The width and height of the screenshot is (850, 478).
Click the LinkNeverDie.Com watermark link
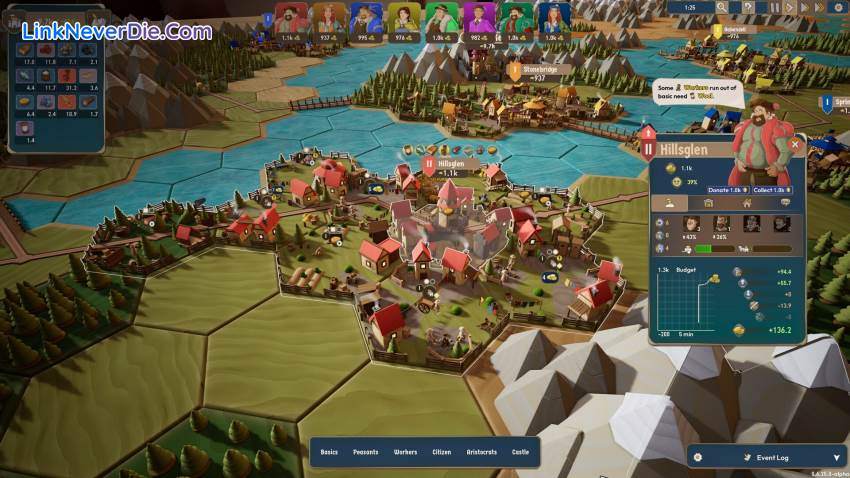pyautogui.click(x=116, y=31)
